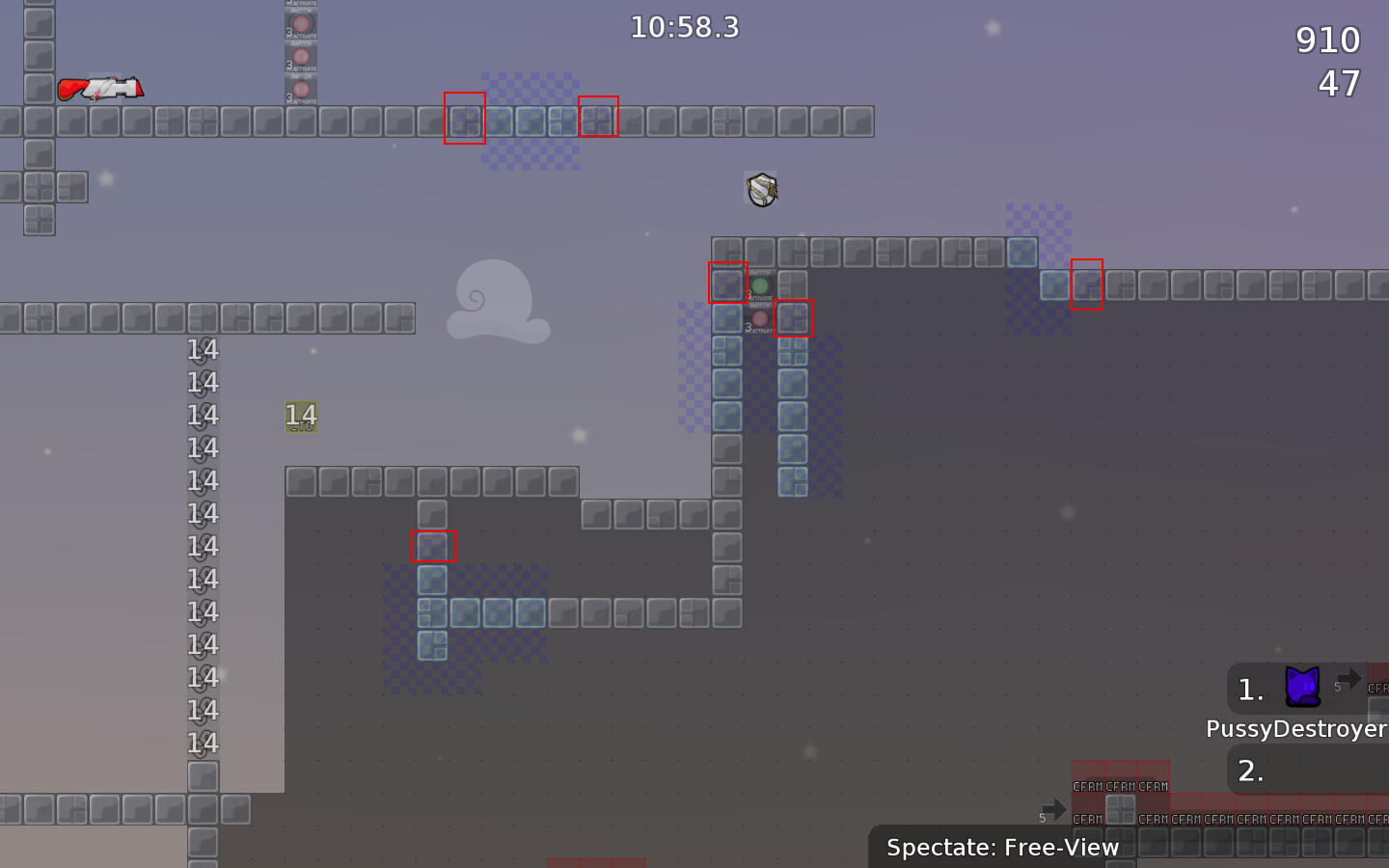The height and width of the screenshot is (868, 1389).
Task: Toggle the red-outlined block above the freeze column
Action: click(432, 547)
